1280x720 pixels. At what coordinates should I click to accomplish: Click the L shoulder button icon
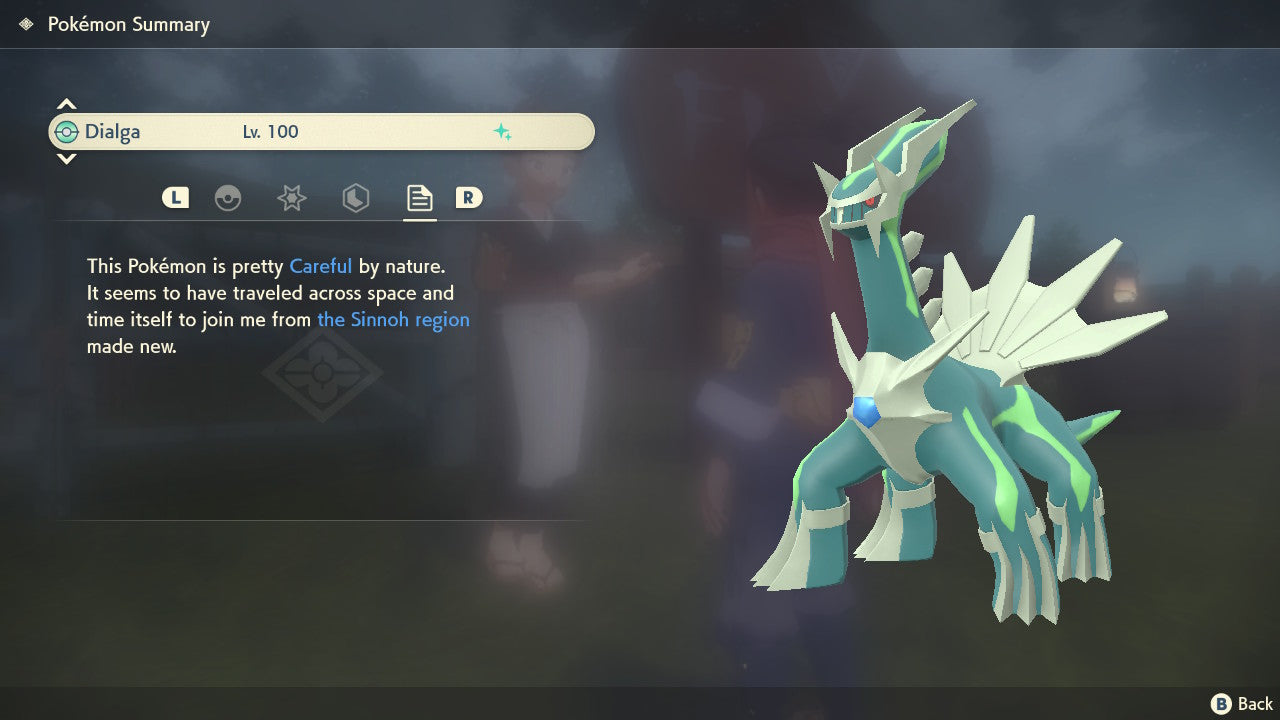(x=175, y=197)
